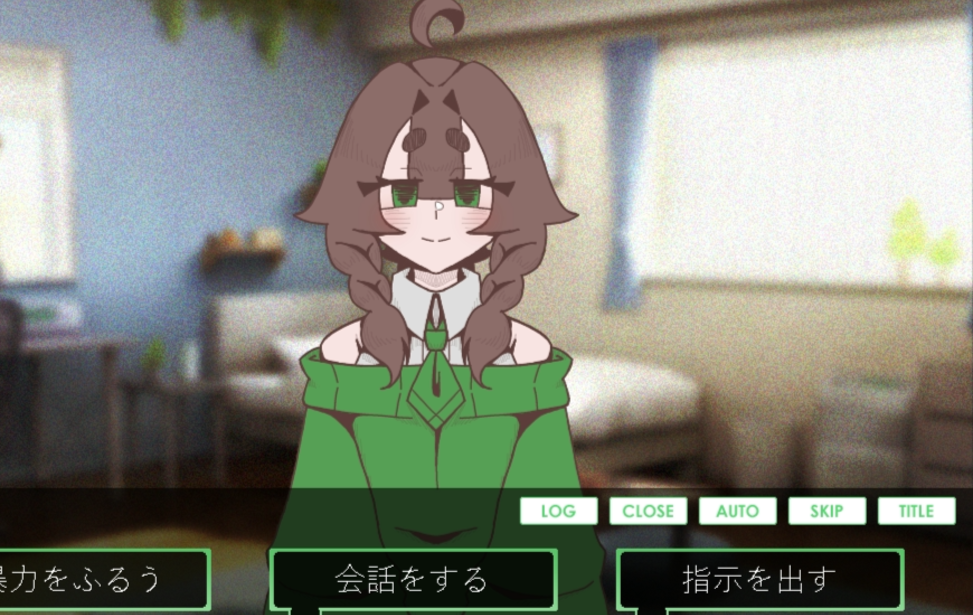Click the CLOSE button to hide the window
973x615 pixels.
pyautogui.click(x=648, y=511)
